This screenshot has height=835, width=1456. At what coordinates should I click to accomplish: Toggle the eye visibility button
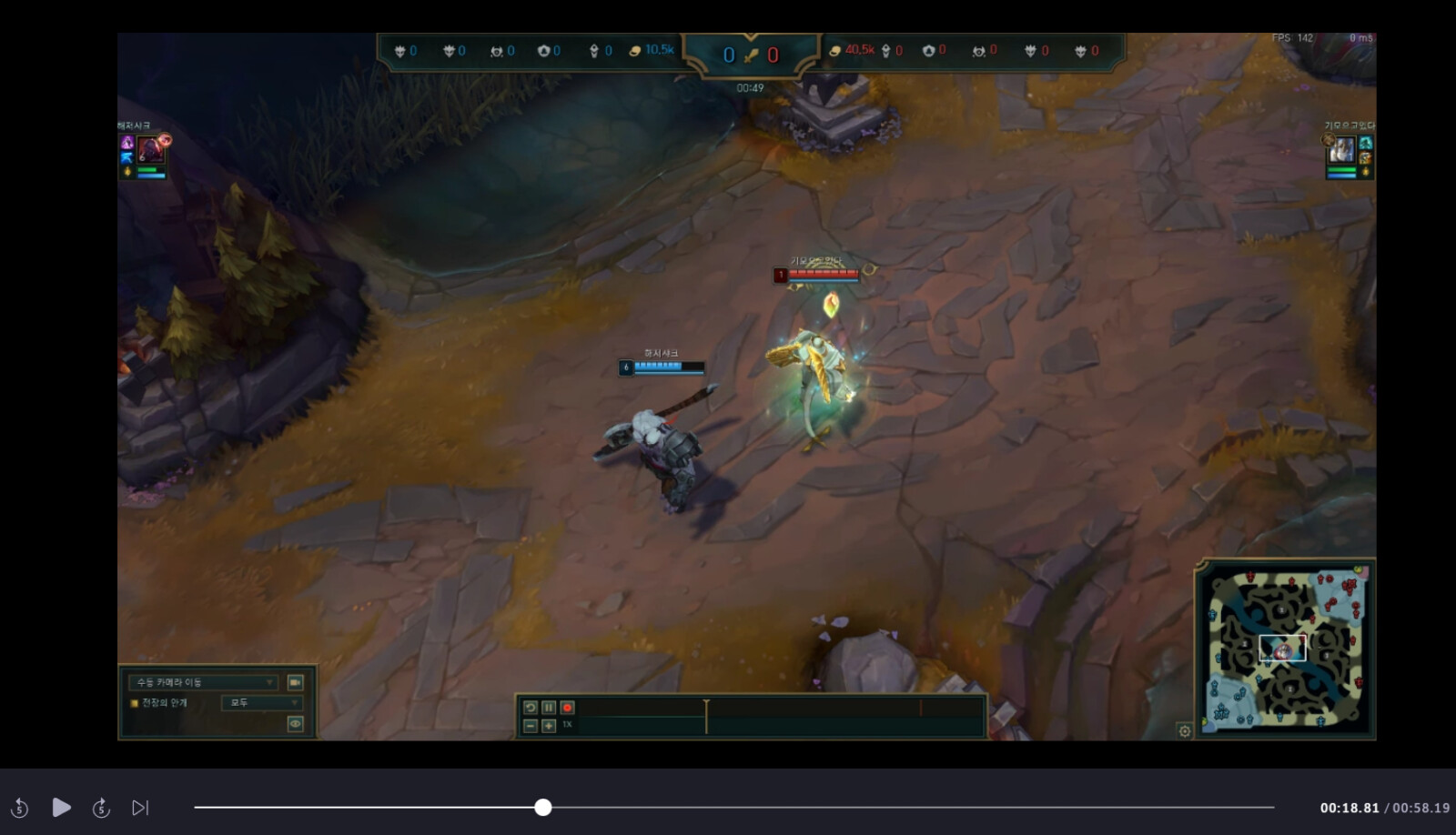[296, 724]
